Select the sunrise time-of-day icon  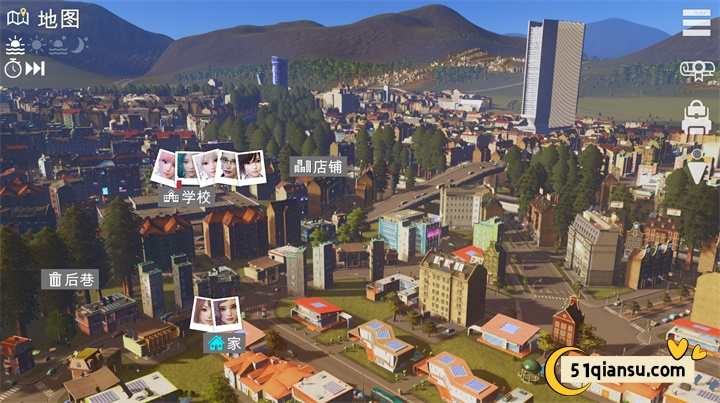coord(15,45)
